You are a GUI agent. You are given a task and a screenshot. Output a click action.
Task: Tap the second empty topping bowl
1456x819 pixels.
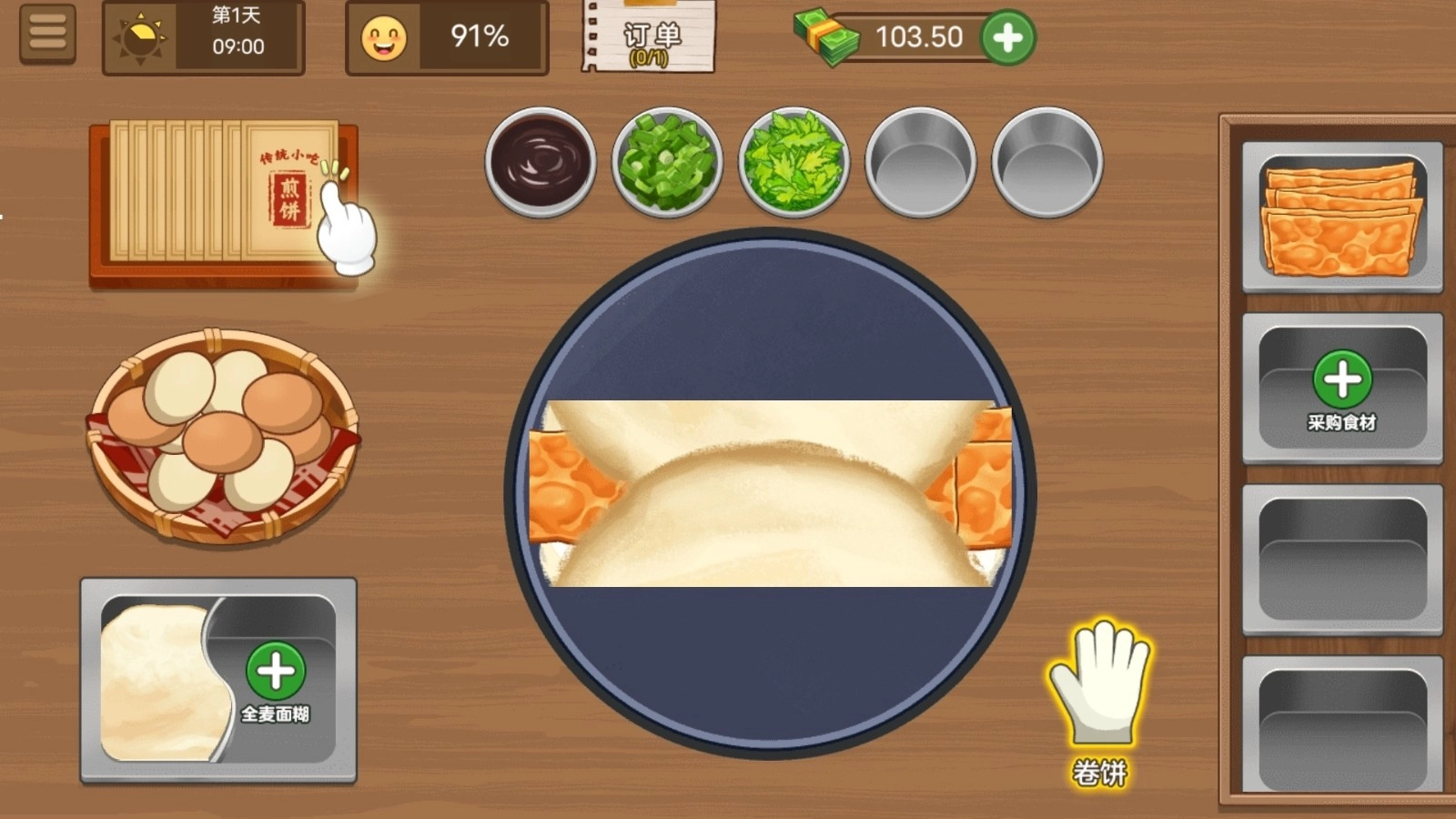click(1046, 162)
